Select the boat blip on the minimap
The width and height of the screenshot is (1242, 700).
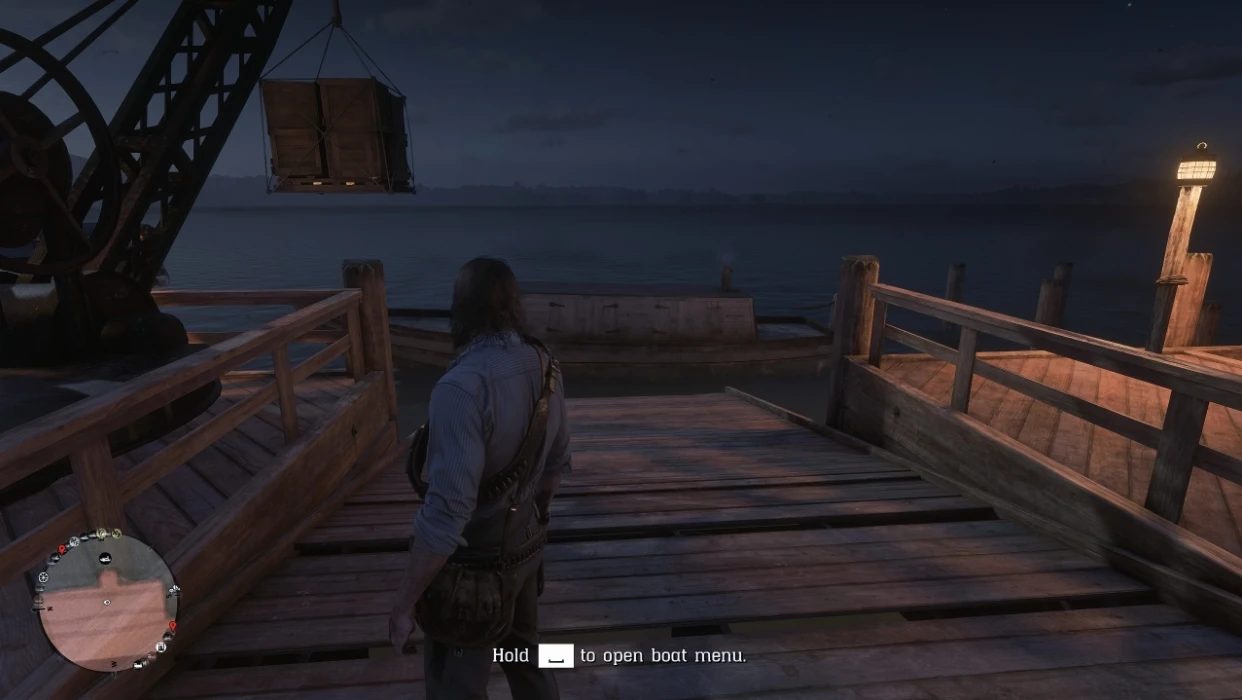pos(106,559)
